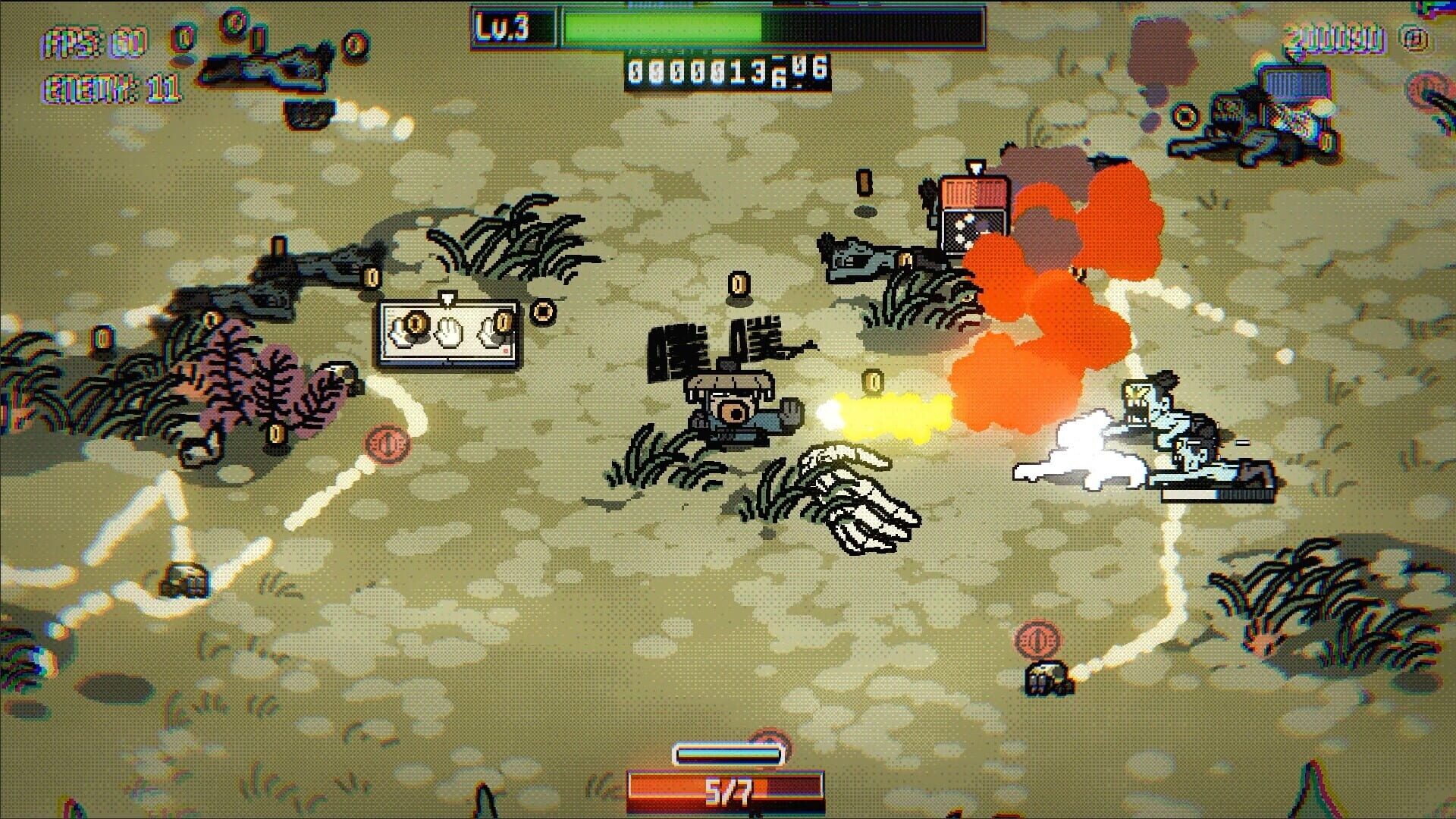Click the Lv.3 level badge
1456x819 pixels.
coord(502,27)
